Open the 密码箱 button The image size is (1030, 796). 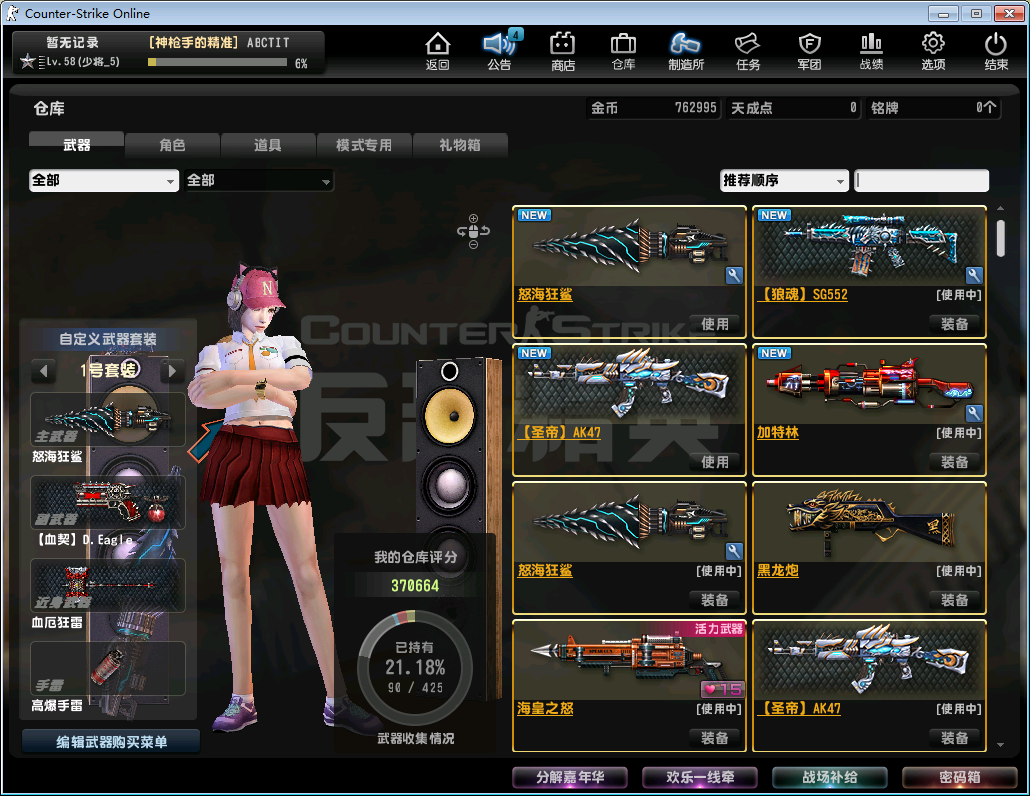960,777
